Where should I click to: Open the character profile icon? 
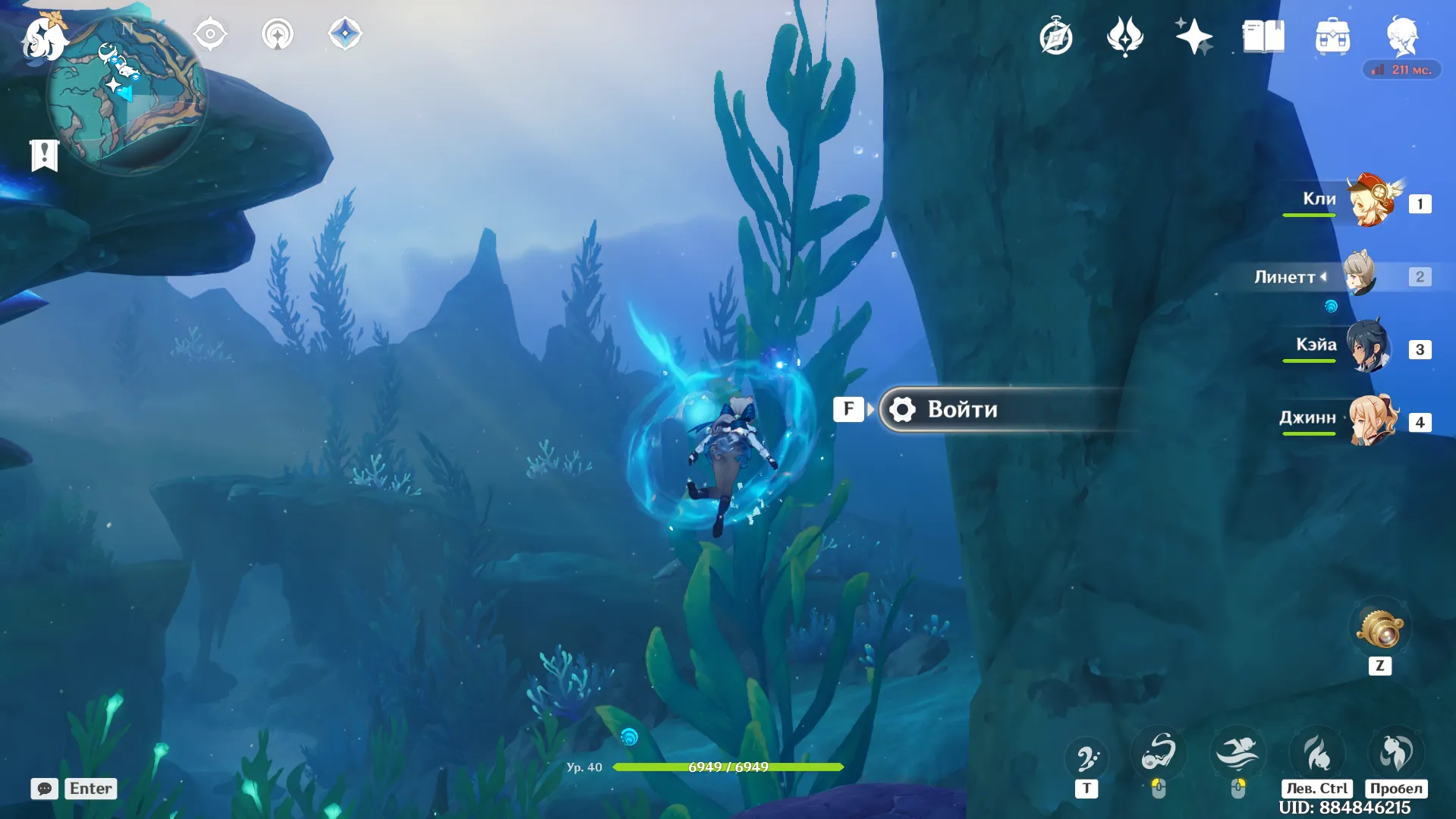1402,36
